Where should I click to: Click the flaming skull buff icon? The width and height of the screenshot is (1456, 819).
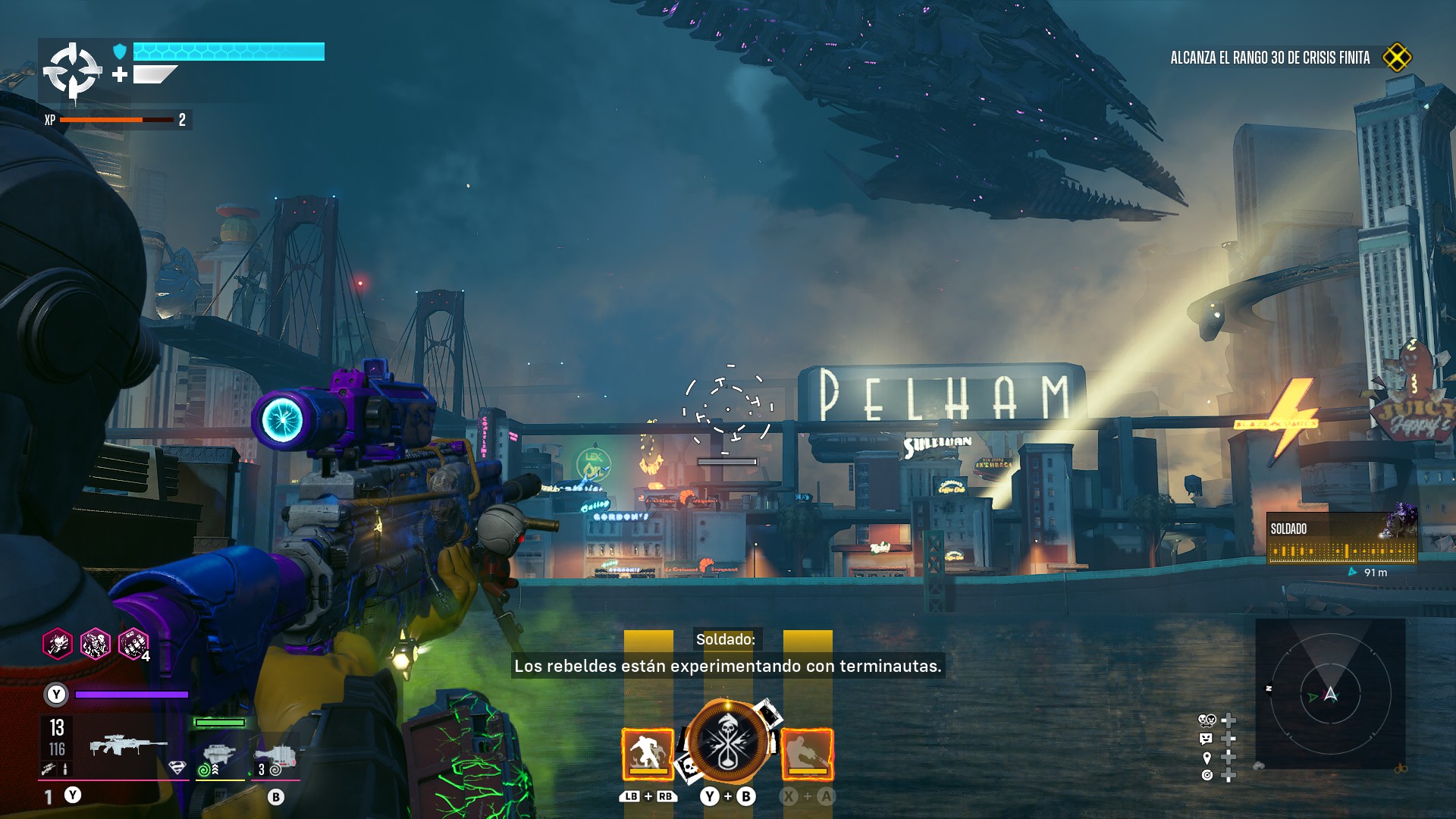pyautogui.click(x=58, y=645)
